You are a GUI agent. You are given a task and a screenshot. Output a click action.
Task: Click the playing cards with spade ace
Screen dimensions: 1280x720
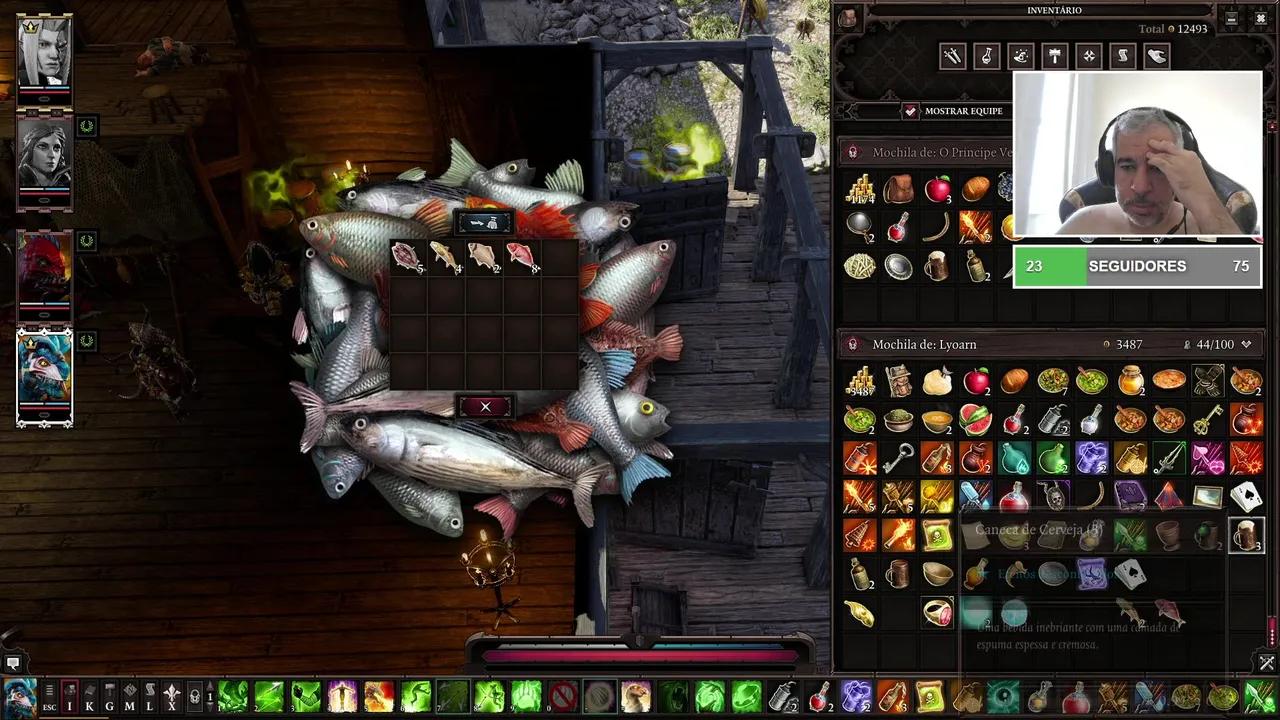[1245, 496]
